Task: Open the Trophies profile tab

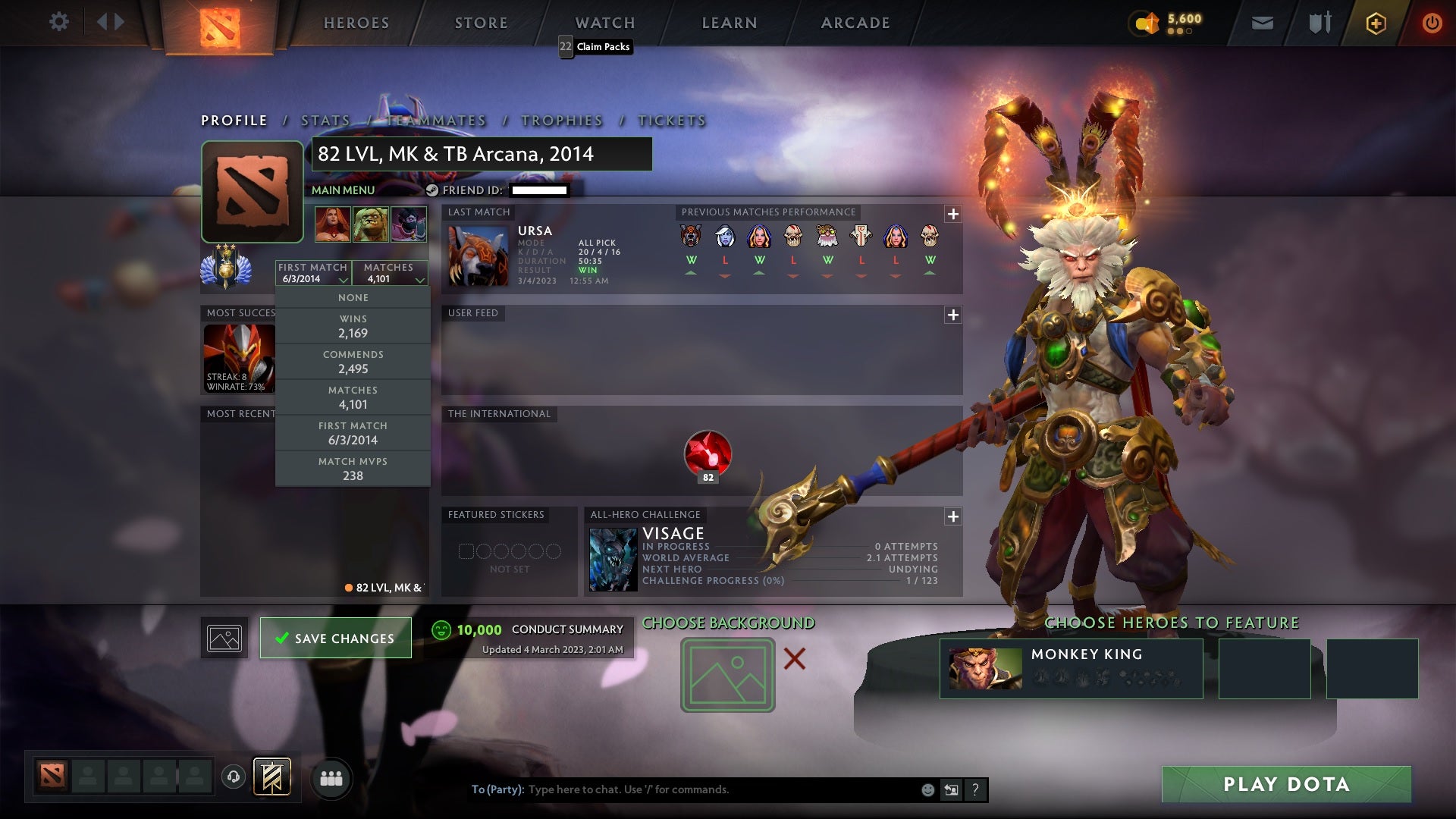Action: click(x=562, y=121)
